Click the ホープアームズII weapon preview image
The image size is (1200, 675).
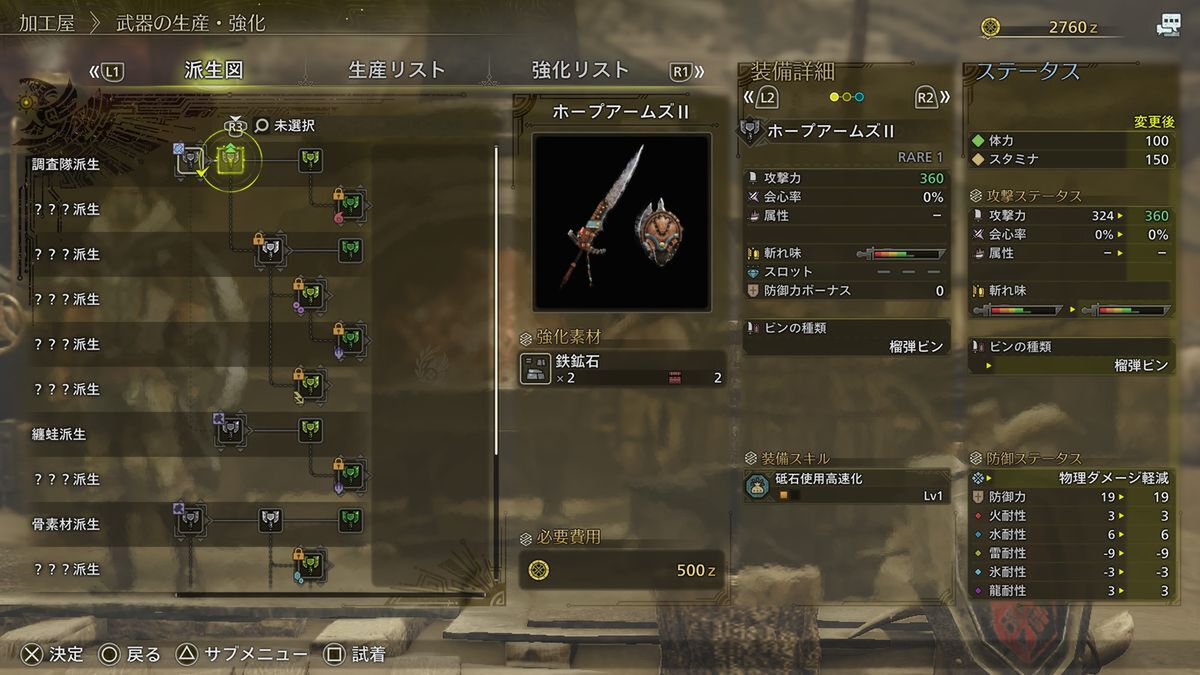click(x=621, y=220)
